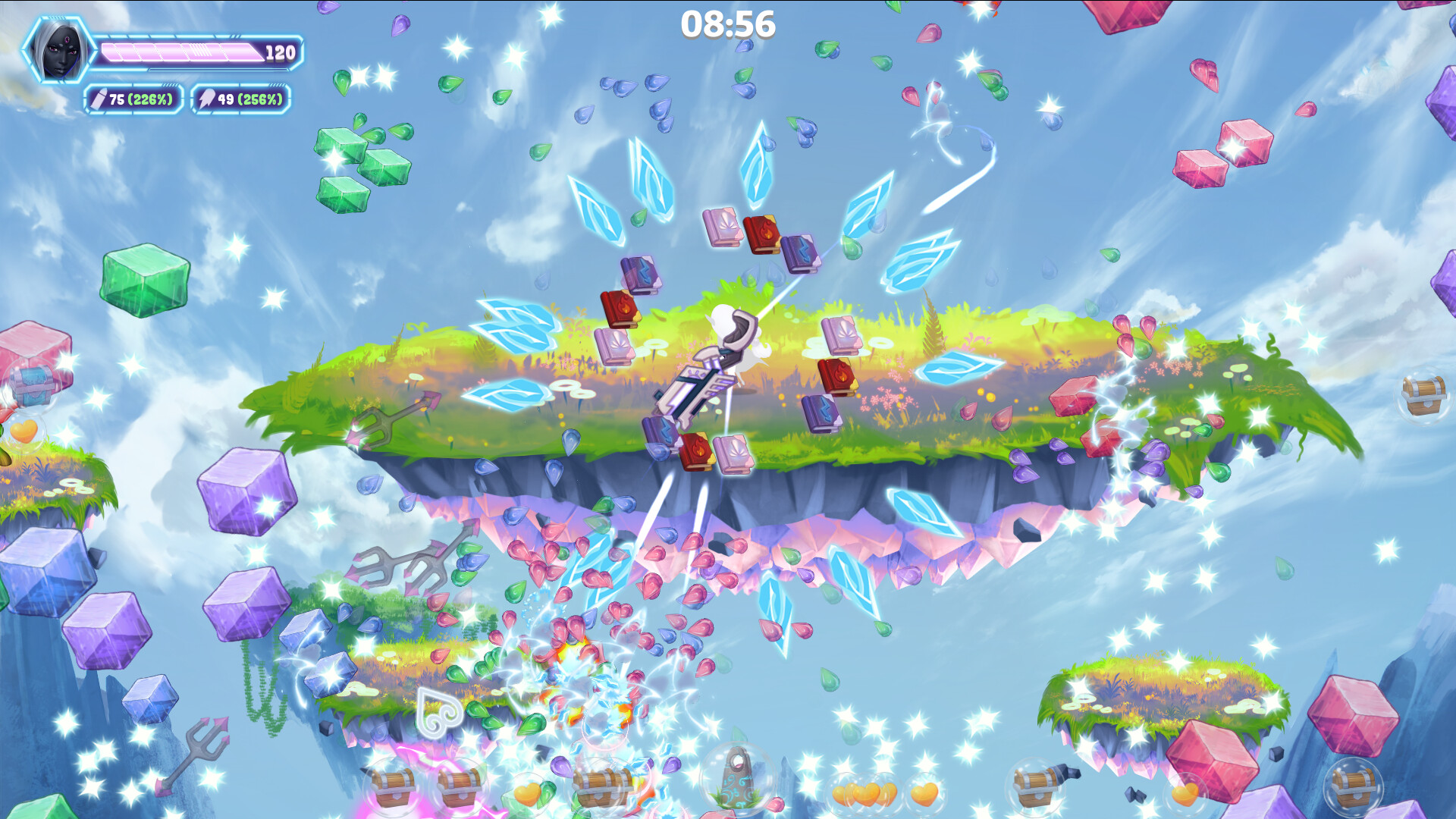Screen dimensions: 1456x819
Task: Click the character portrait in the hexagon frame
Action: (57, 49)
